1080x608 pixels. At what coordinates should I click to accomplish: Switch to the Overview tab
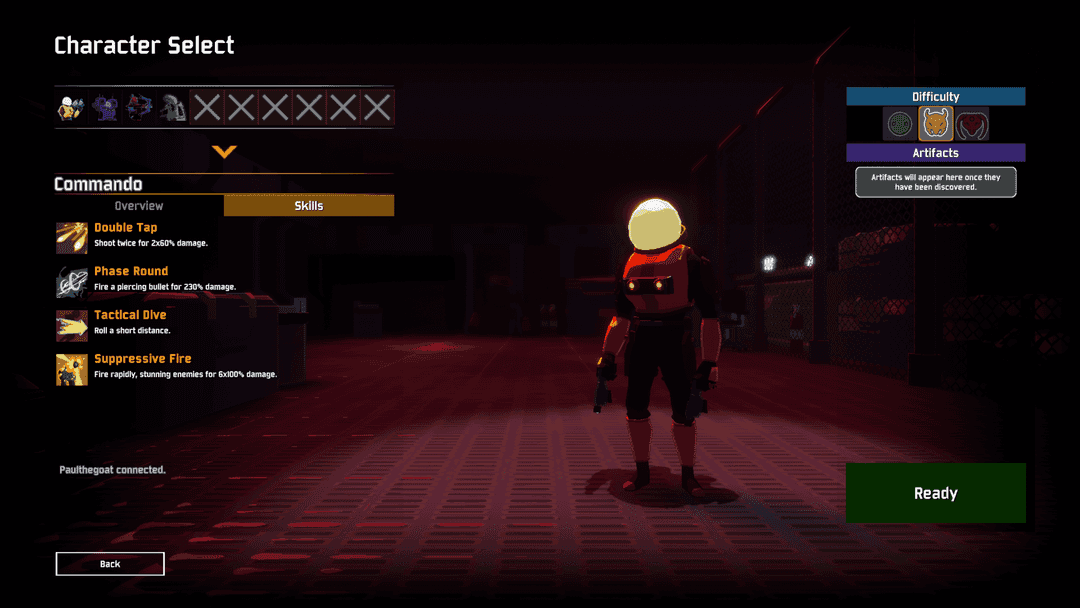click(139, 206)
